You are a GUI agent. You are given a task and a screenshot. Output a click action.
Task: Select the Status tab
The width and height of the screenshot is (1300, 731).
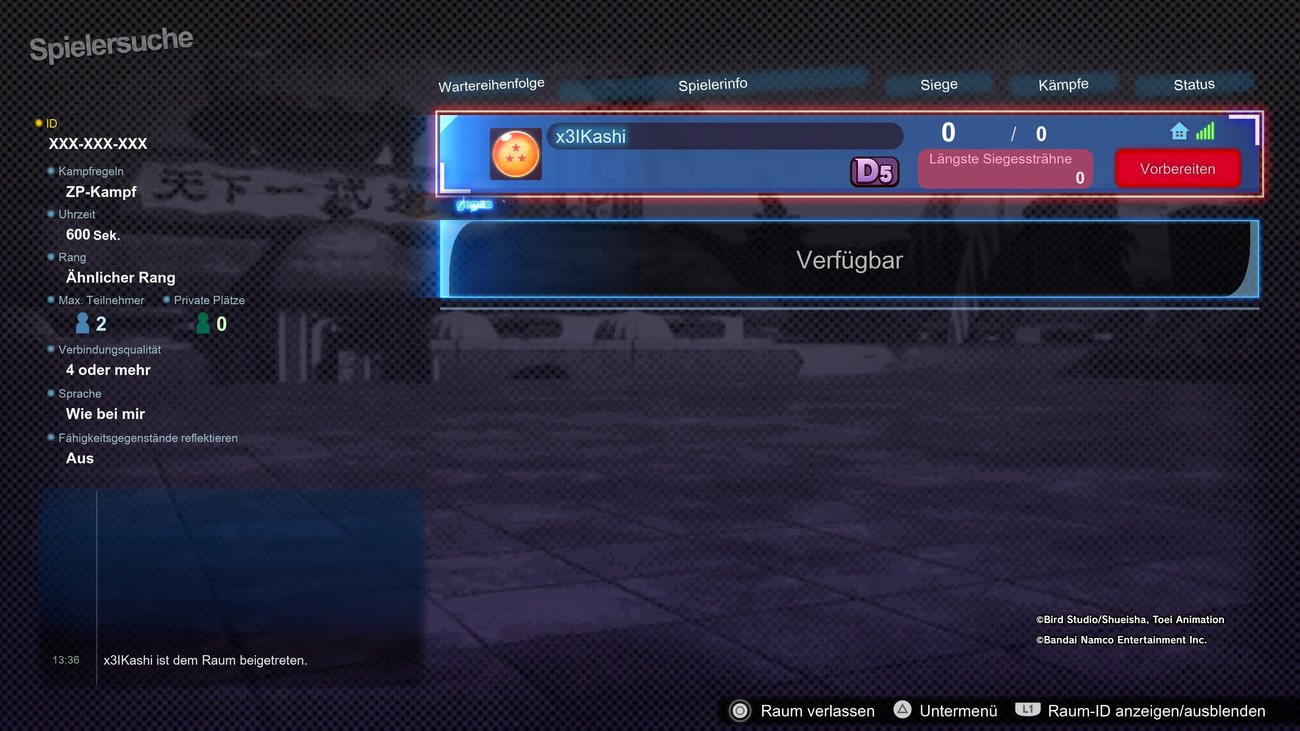pyautogui.click(x=1194, y=84)
